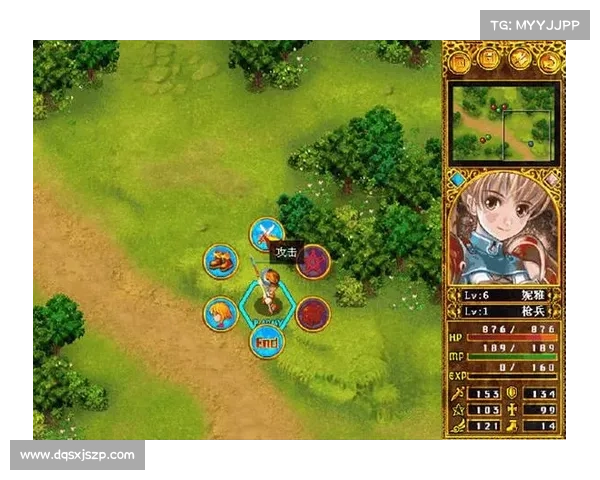
Task: Choose the crossed swords attack command
Action: (x=266, y=235)
